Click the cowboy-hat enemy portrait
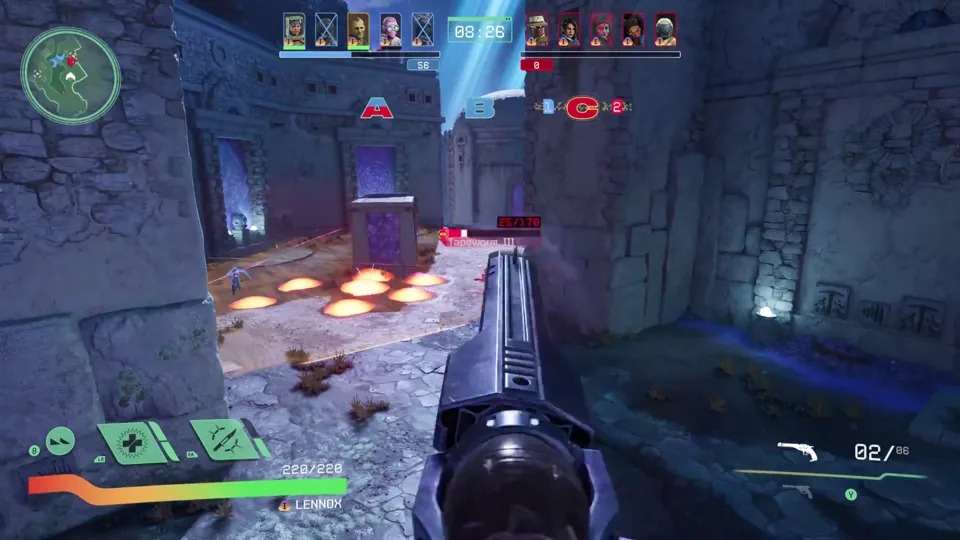This screenshot has width=960, height=540. [x=537, y=29]
